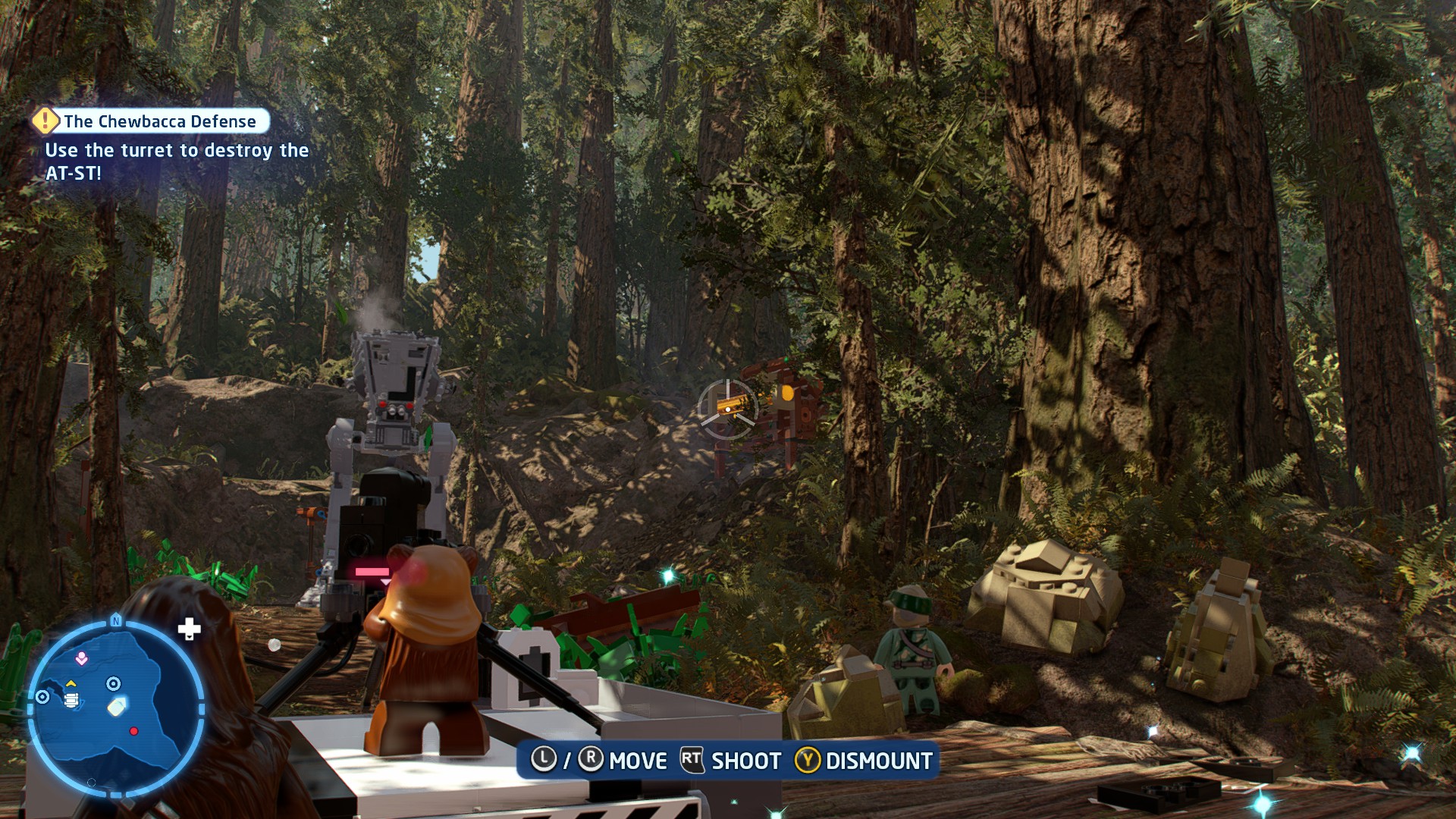
Task: Click the yellow exclamation quest icon
Action: click(x=45, y=121)
